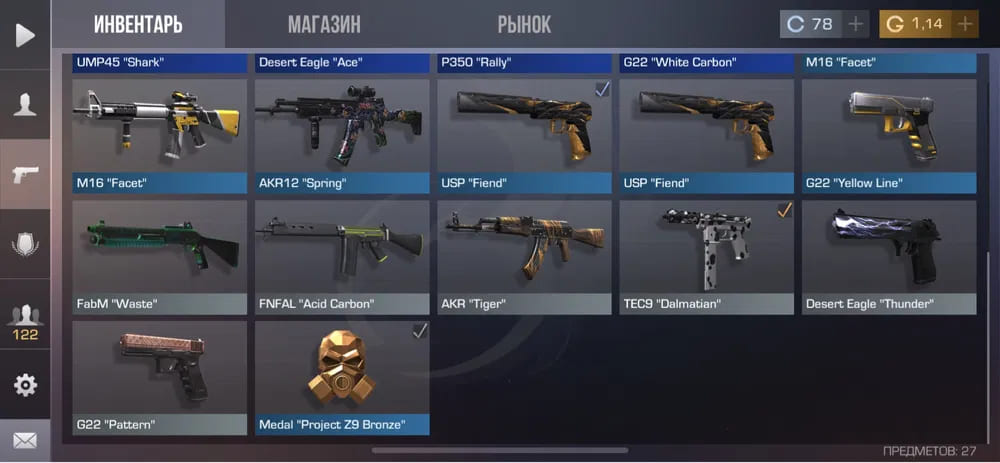Screen dimensions: 1000x463
Task: Choose the TEC9 "Dalmatian" item
Action: 707,257
